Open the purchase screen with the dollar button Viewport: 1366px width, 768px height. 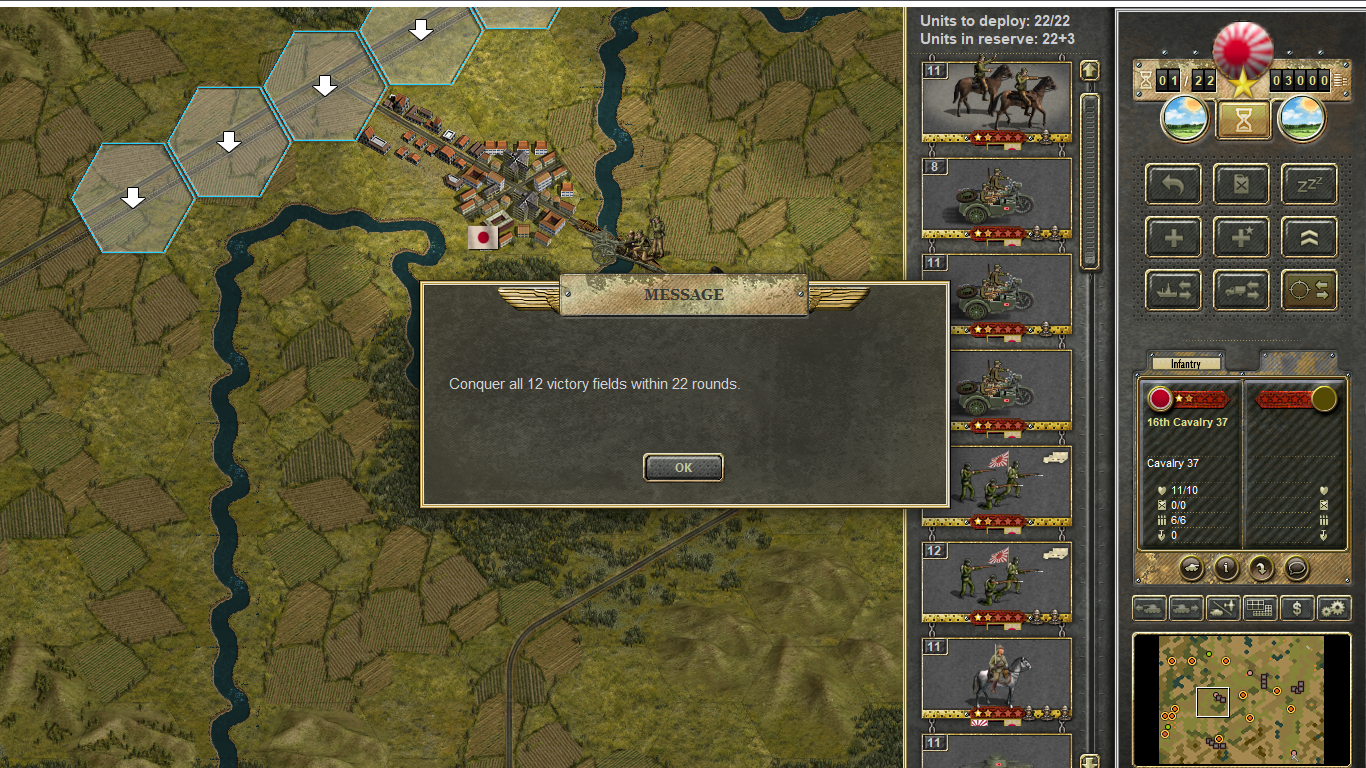tap(1297, 607)
